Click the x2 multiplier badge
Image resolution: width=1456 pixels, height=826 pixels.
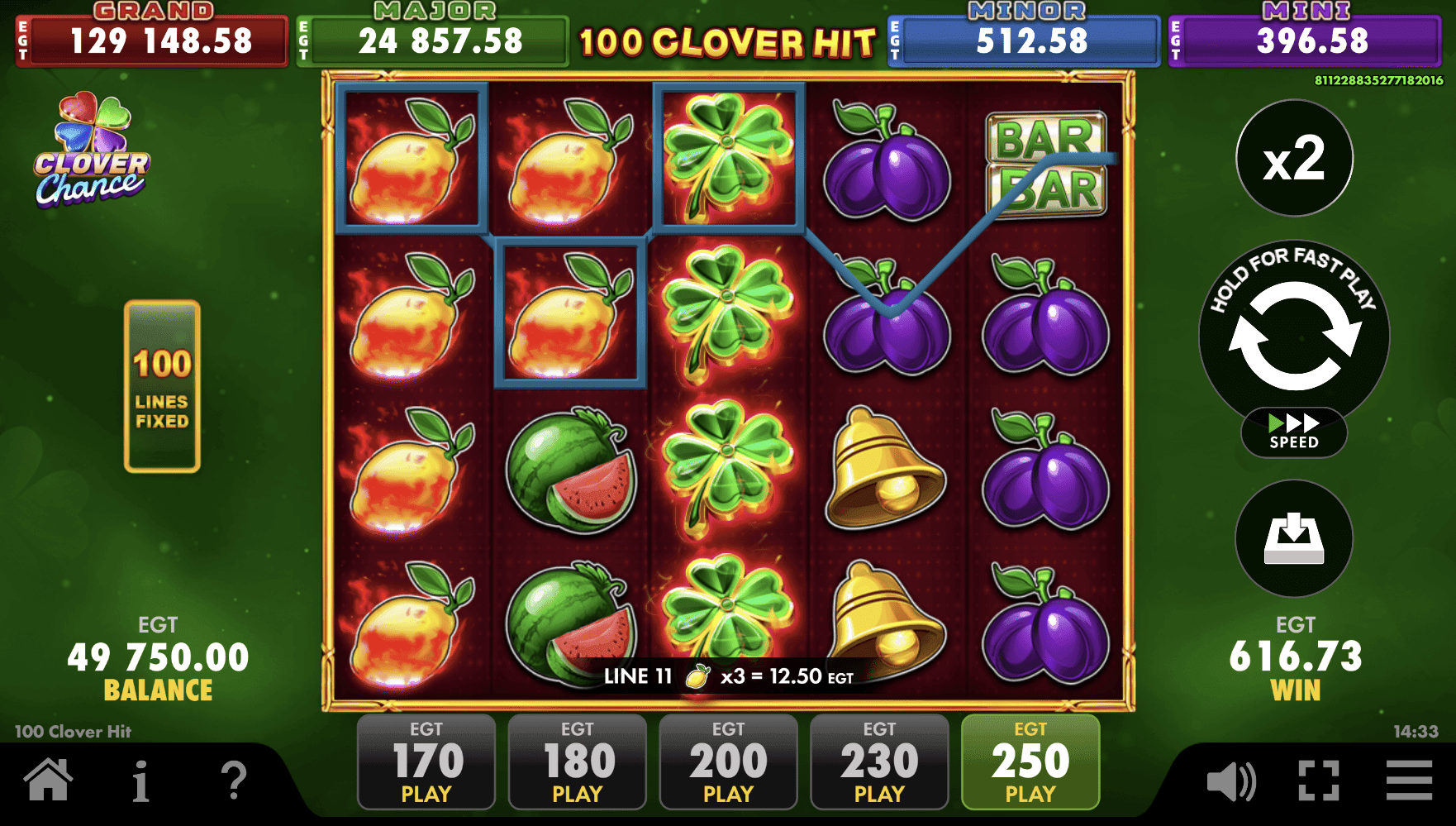(x=1294, y=160)
